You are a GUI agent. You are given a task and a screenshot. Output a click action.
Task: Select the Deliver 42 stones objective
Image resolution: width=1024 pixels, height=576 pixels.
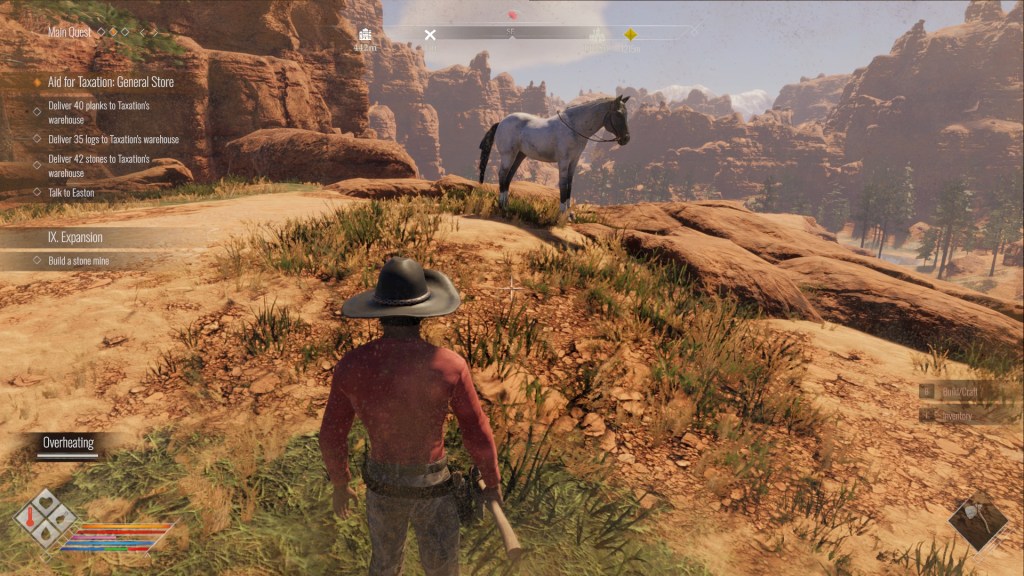tap(99, 165)
